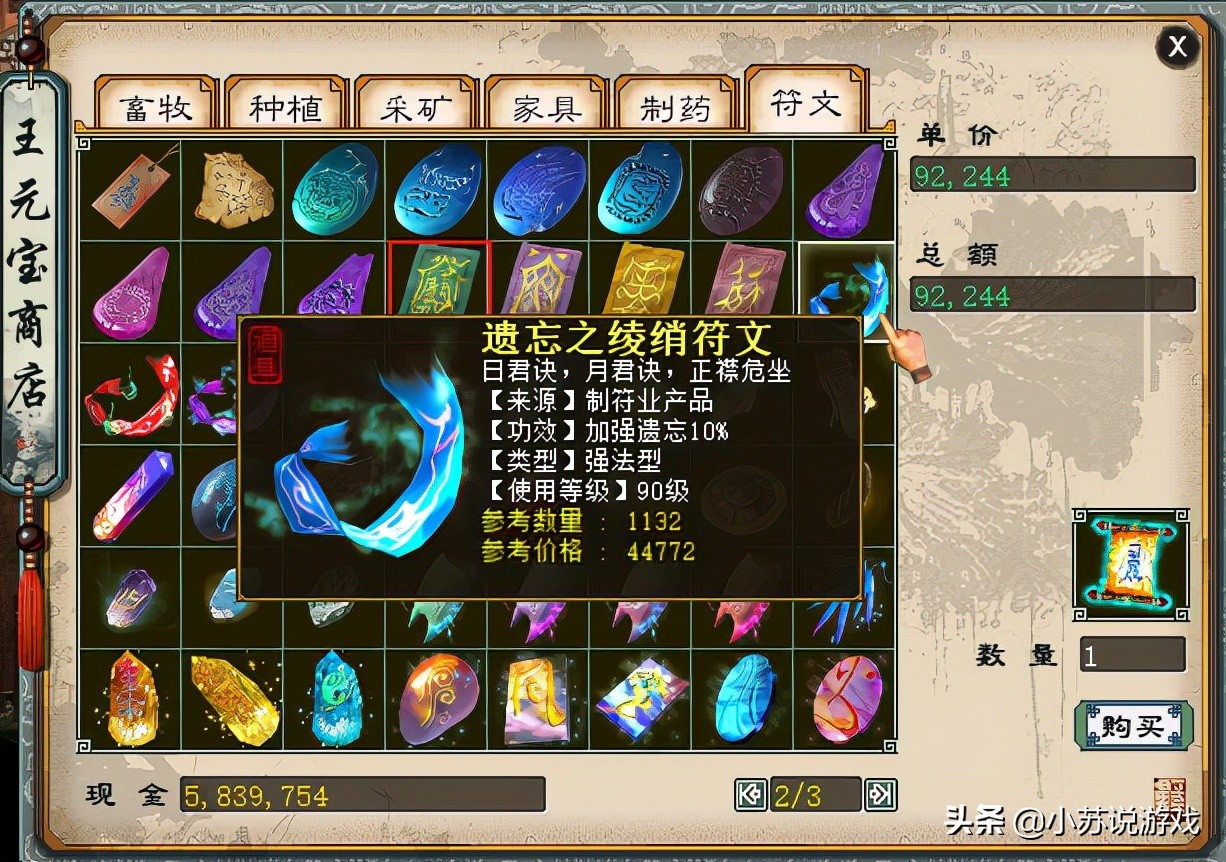Close the shop window
Viewport: 1226px width, 862px height.
(1178, 46)
